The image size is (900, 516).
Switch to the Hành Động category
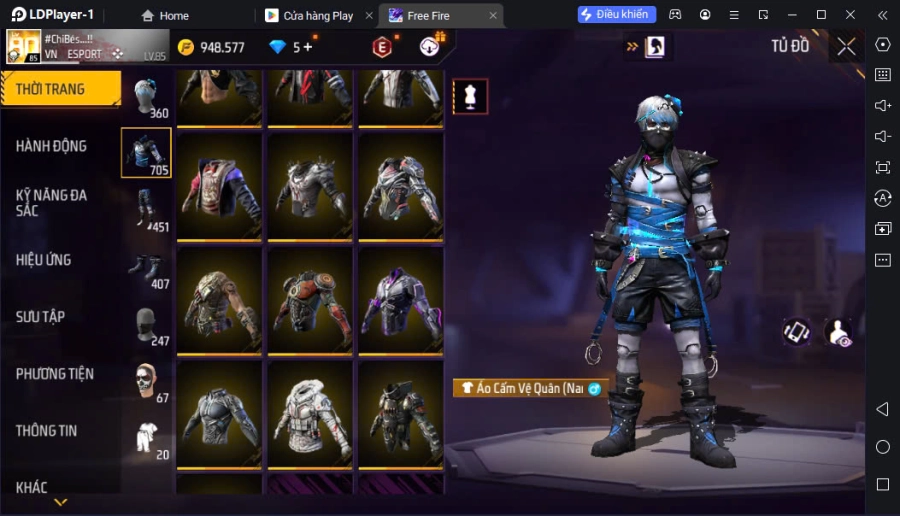(51, 146)
